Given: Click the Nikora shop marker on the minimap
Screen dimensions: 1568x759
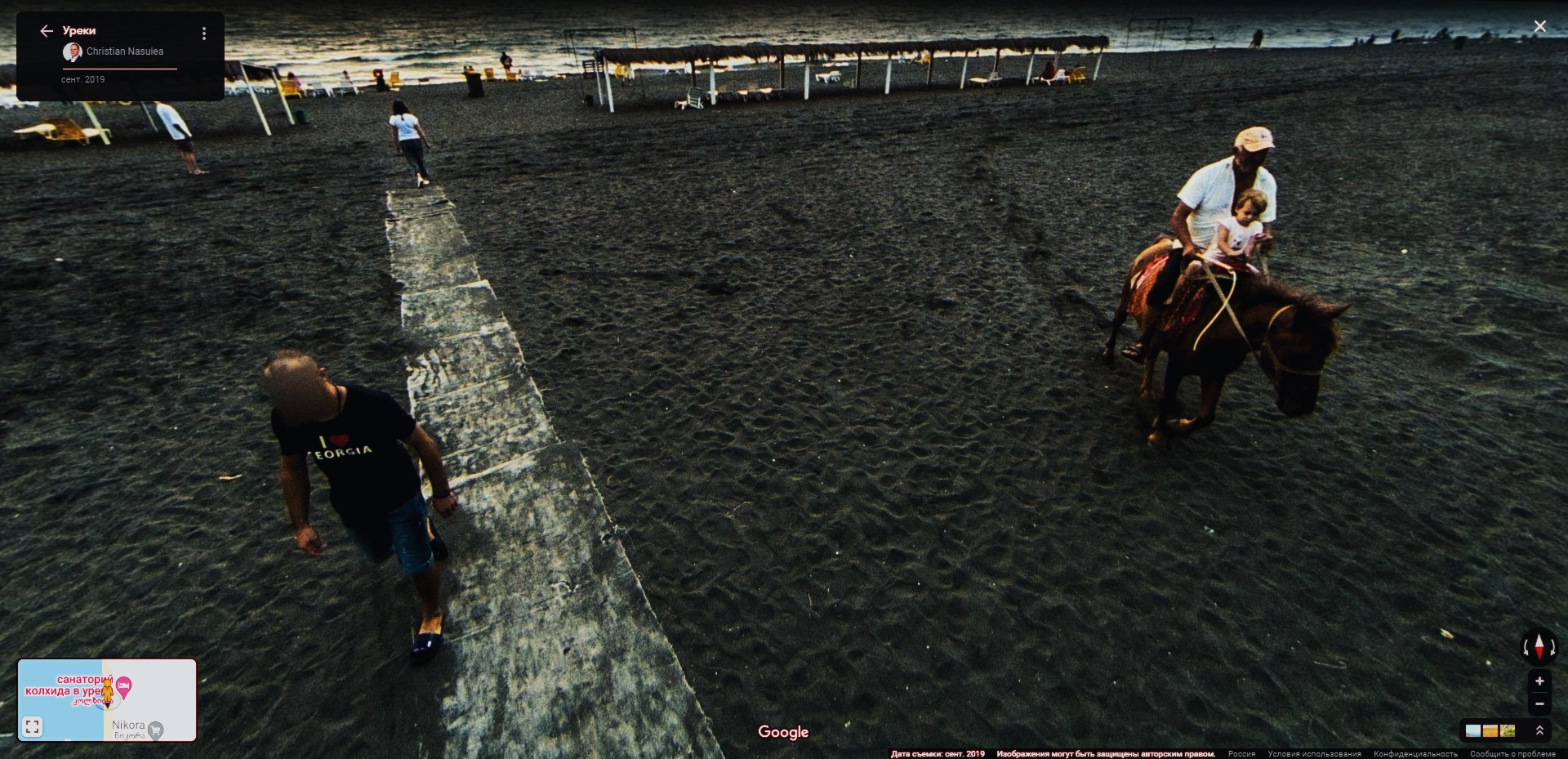Looking at the screenshot, I should tap(155, 730).
